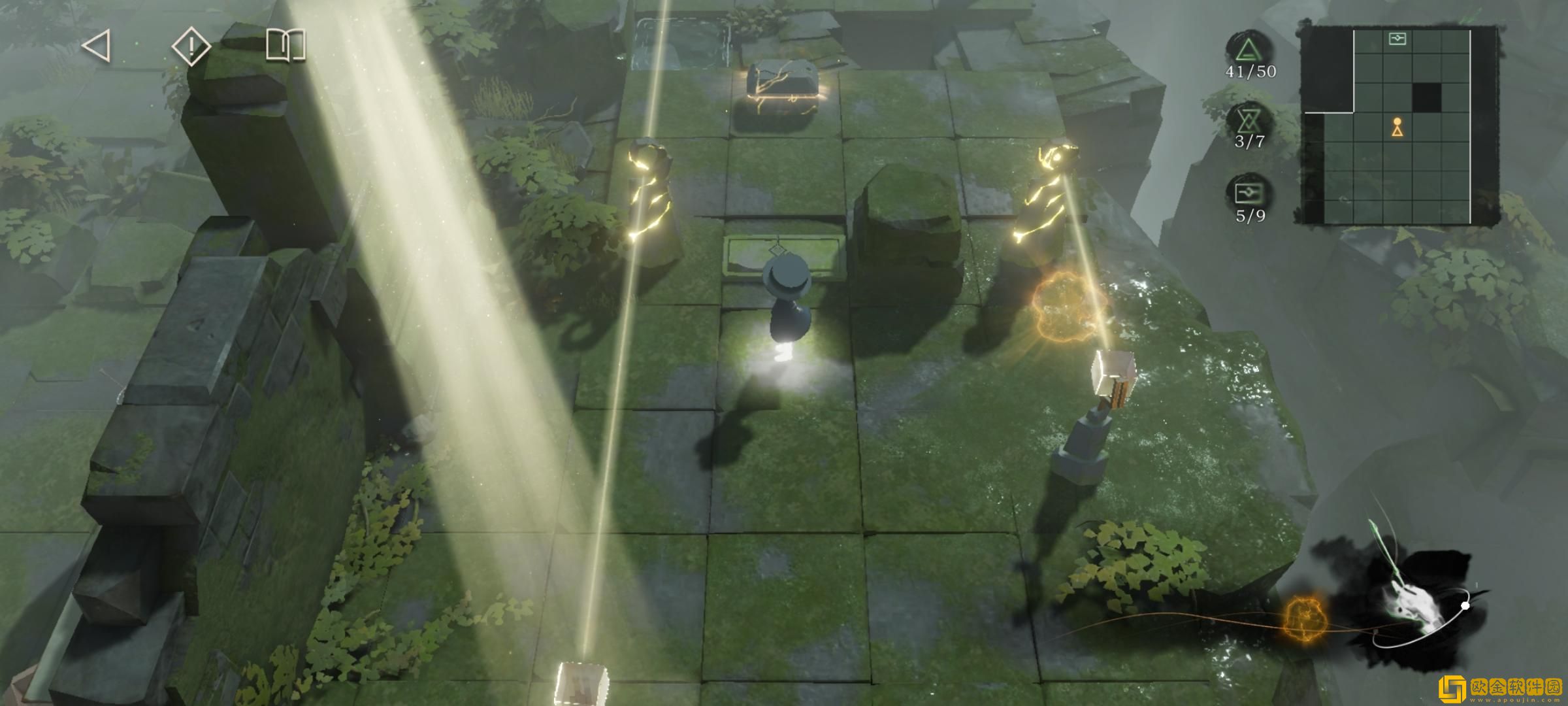The width and height of the screenshot is (1568, 706).
Task: Select the hourglass counter icon
Action: point(1249,120)
